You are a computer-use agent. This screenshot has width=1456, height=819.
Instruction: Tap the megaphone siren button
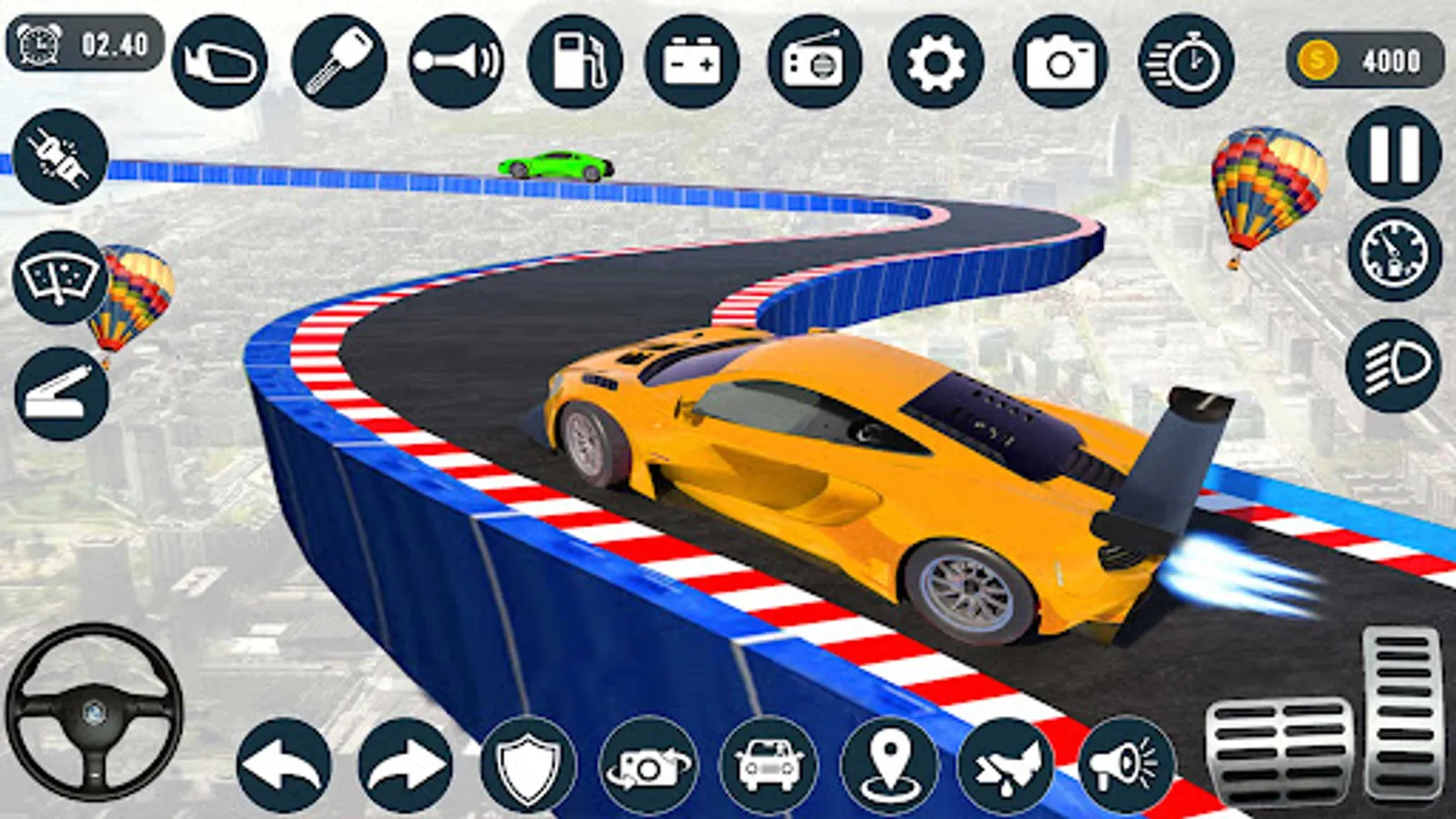(1127, 764)
